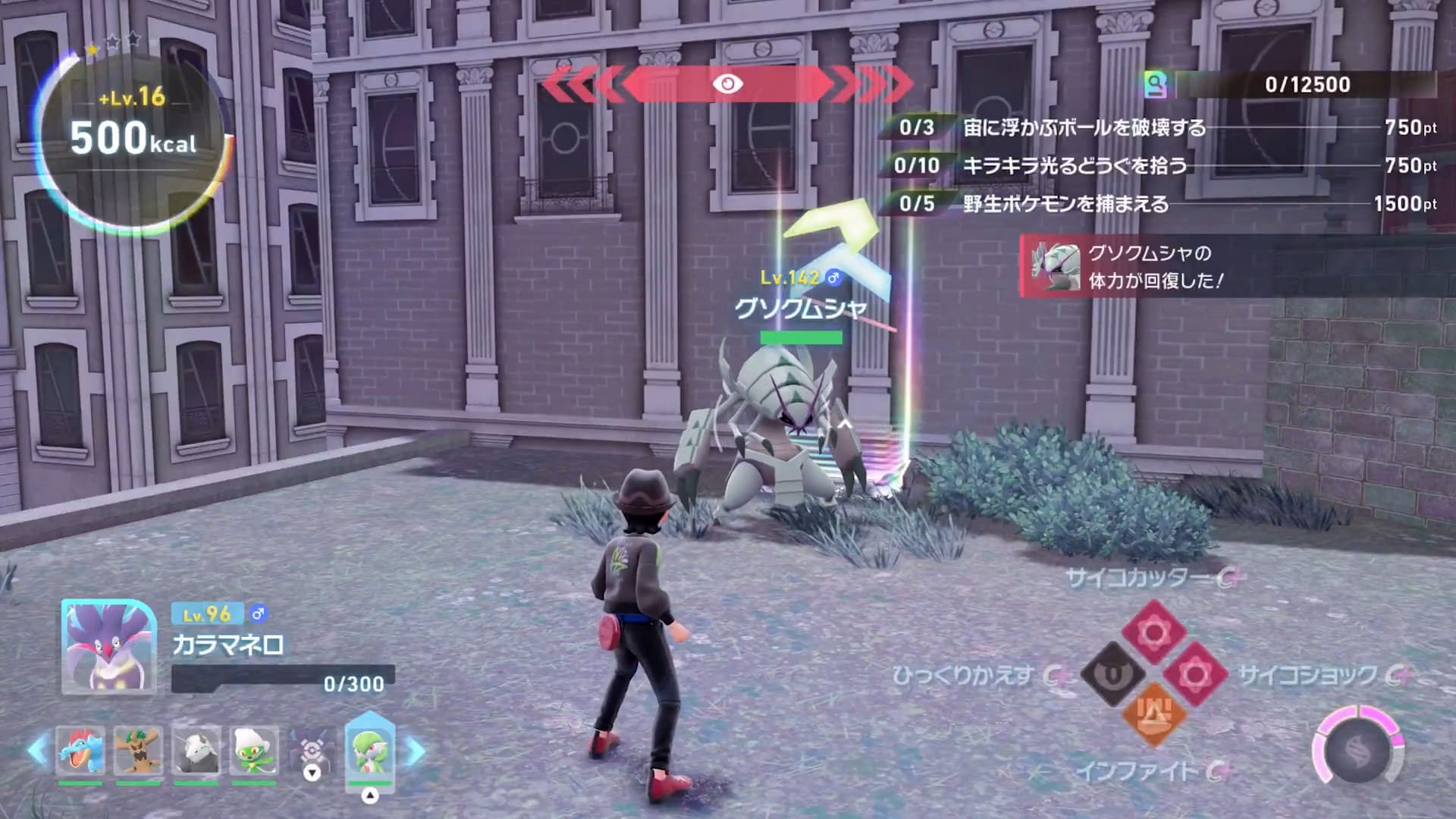Choose the green white-capped Pokémon slot
Viewport: 1456px width, 819px height.
(253, 750)
